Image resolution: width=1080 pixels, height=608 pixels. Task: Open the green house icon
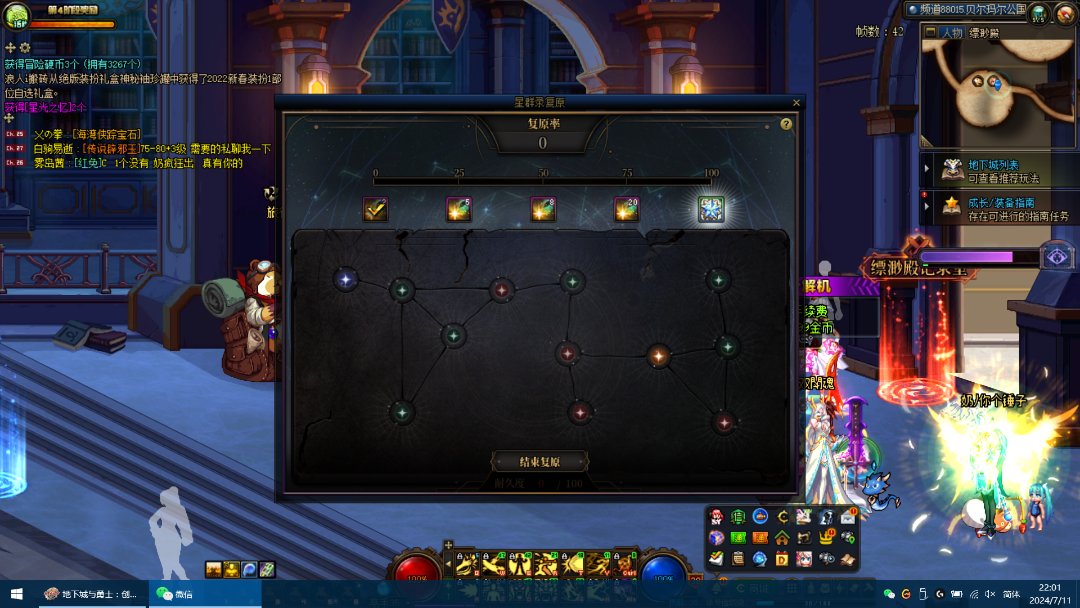point(782,538)
